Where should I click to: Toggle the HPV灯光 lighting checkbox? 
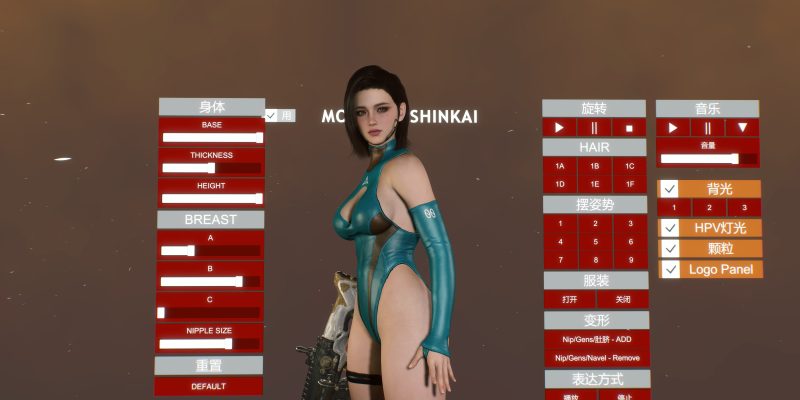coord(670,228)
